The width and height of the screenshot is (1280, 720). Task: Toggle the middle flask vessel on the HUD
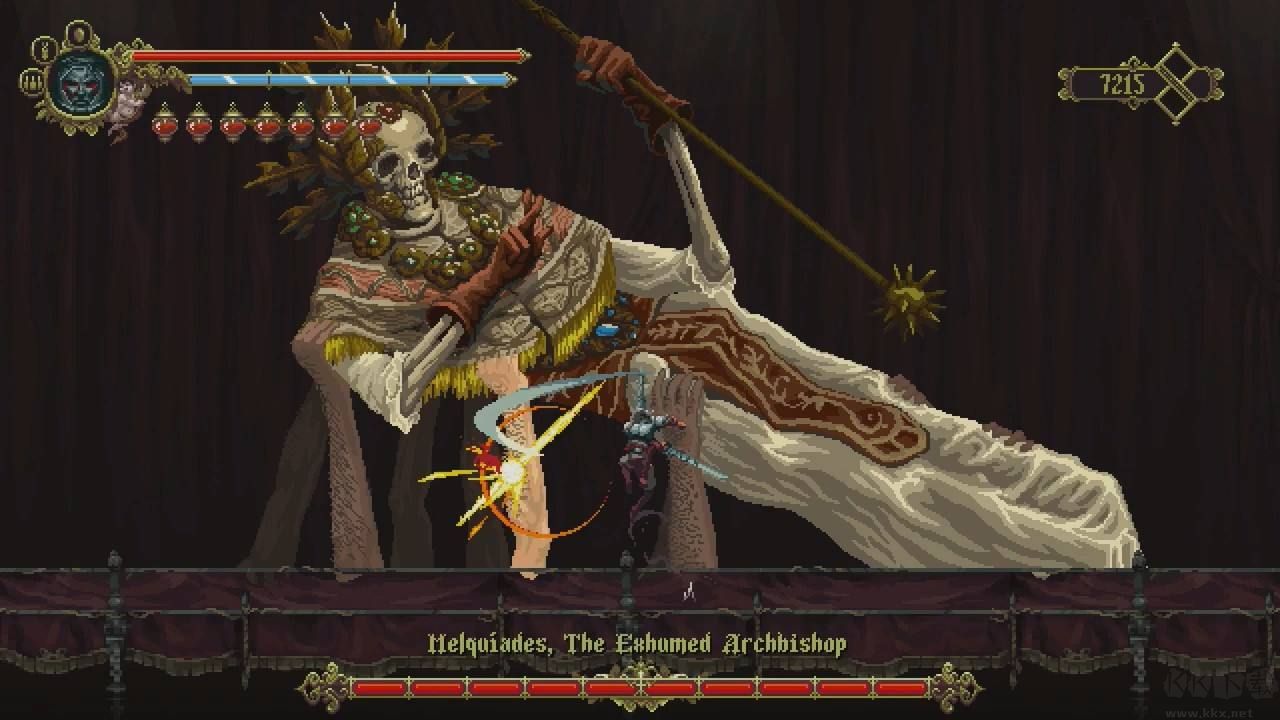click(266, 124)
